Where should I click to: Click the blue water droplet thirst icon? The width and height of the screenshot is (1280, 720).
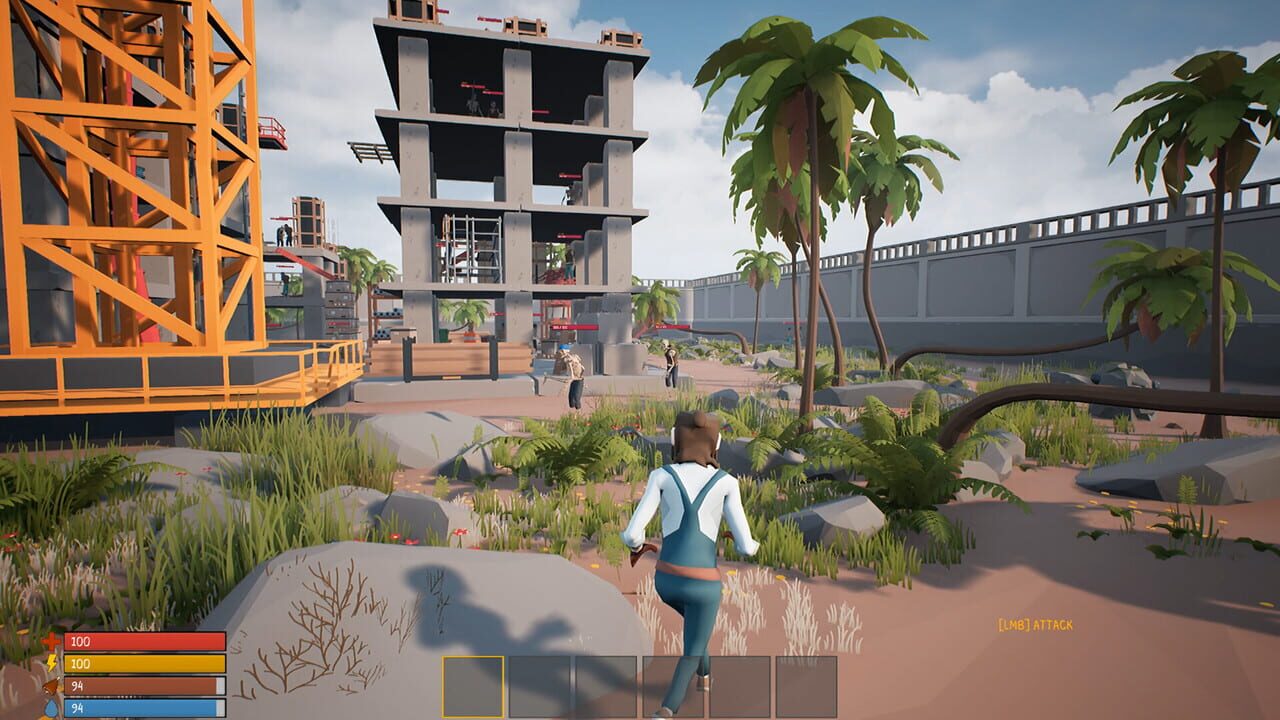(50, 707)
